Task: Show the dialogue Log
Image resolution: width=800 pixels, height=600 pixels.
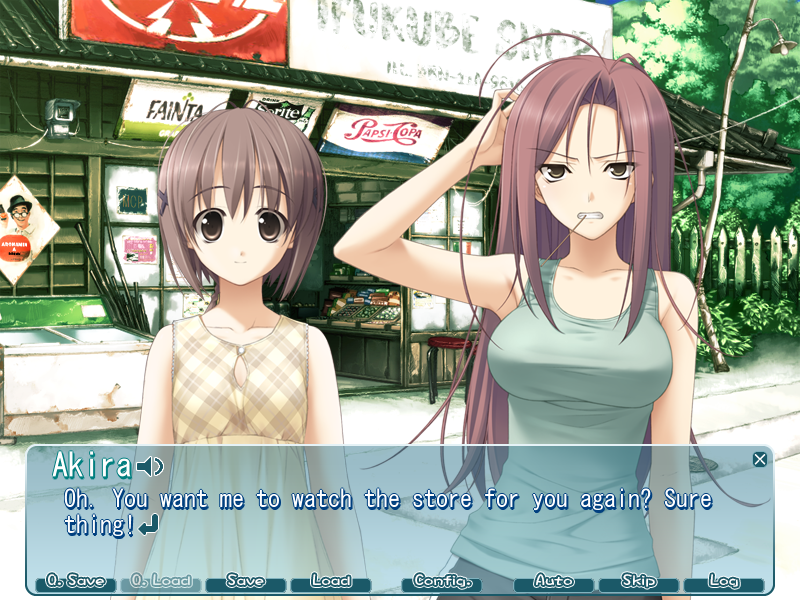Action: tap(723, 581)
